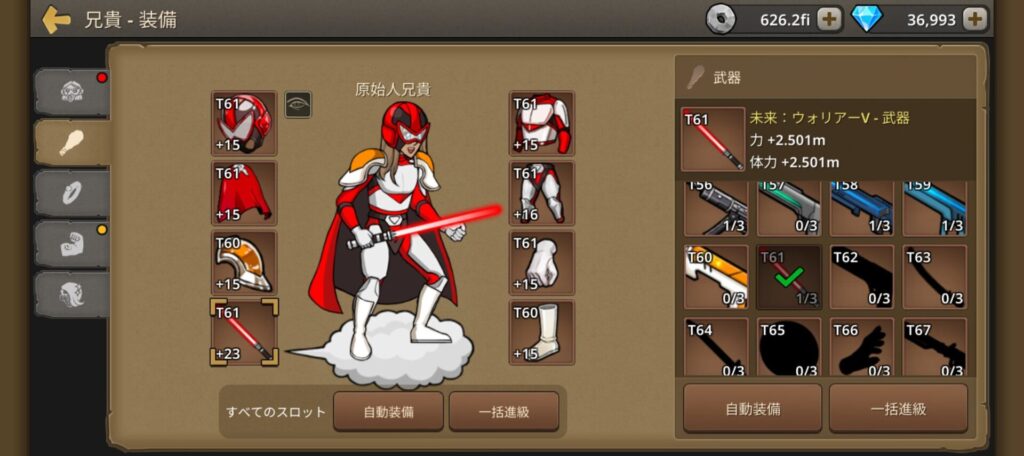Choose the white leg armor +16 slot
Viewport: 1024px width, 456px height.
(542, 193)
